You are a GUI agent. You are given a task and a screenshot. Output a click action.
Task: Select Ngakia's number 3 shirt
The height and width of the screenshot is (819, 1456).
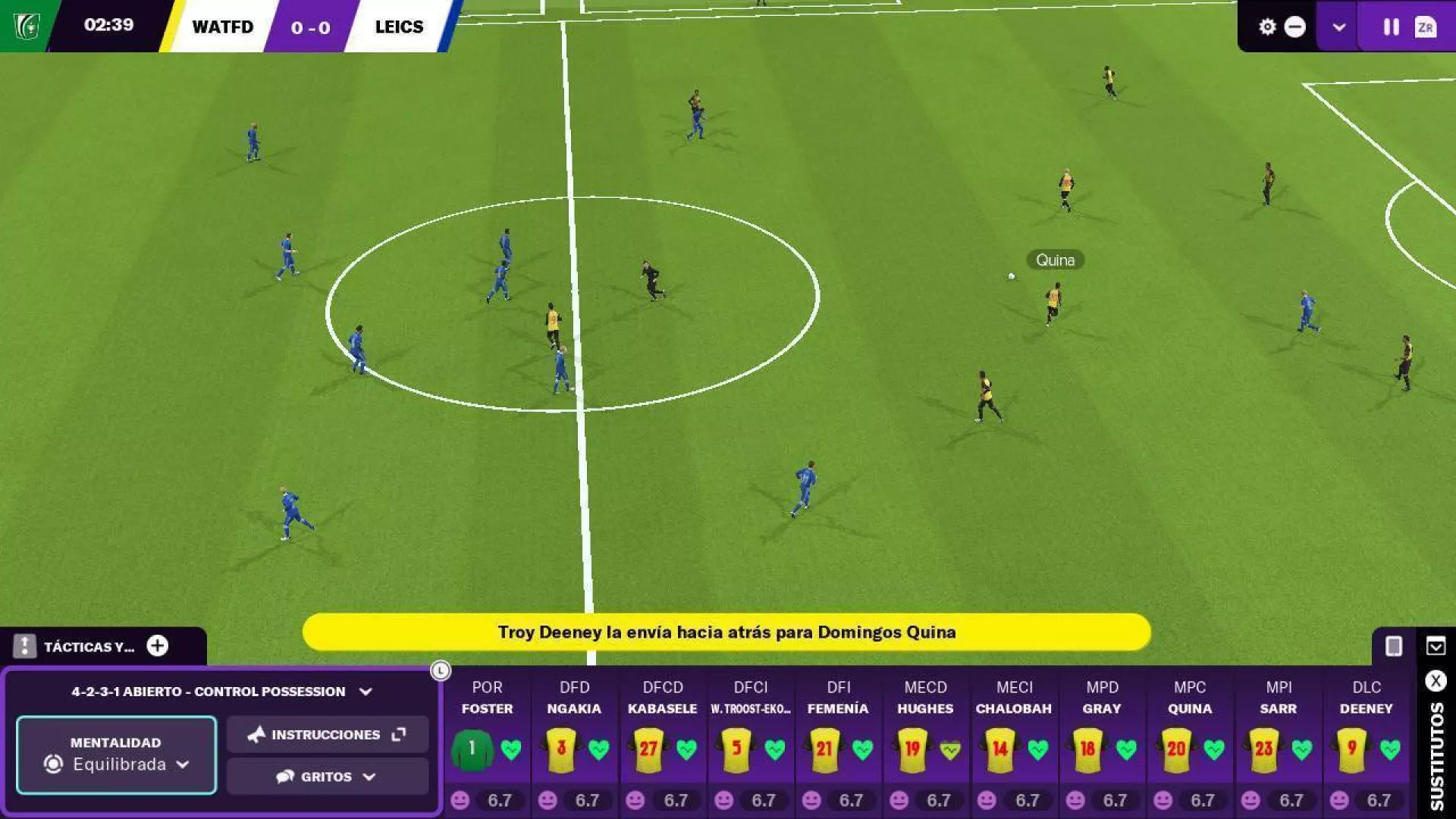(x=561, y=749)
